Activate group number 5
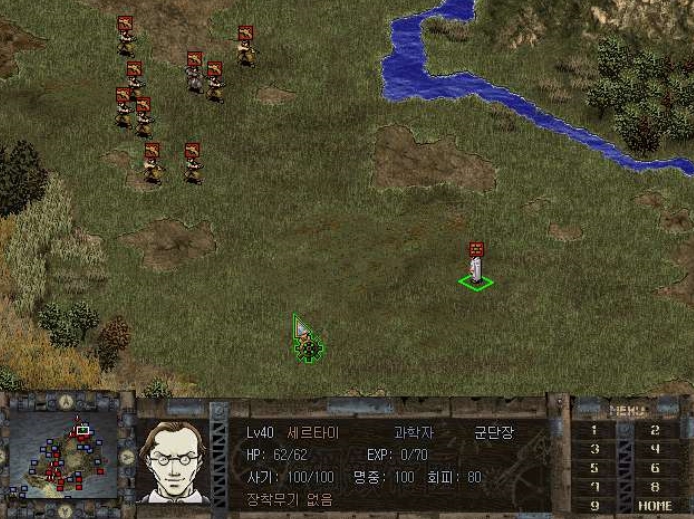 [x=596, y=468]
